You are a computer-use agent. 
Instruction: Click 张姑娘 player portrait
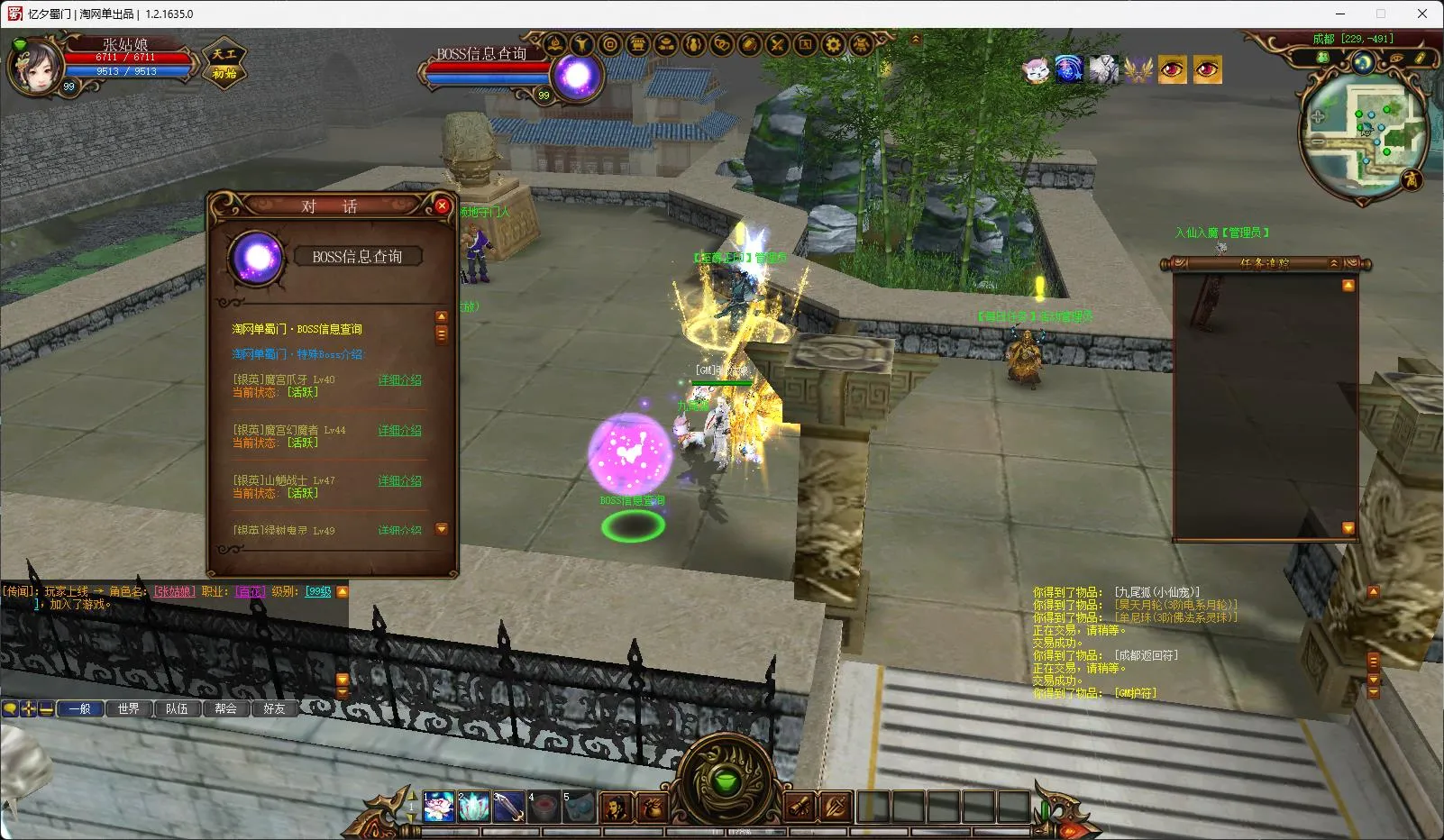36,66
